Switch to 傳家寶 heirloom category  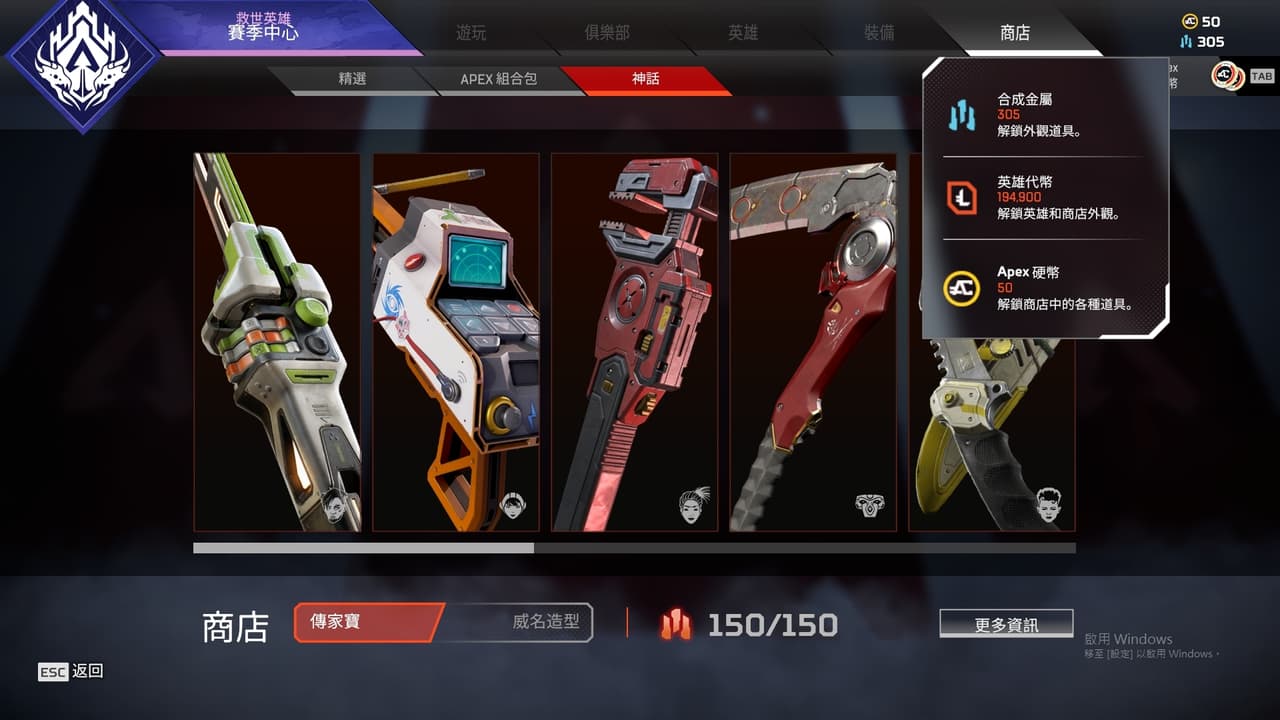click(x=368, y=622)
